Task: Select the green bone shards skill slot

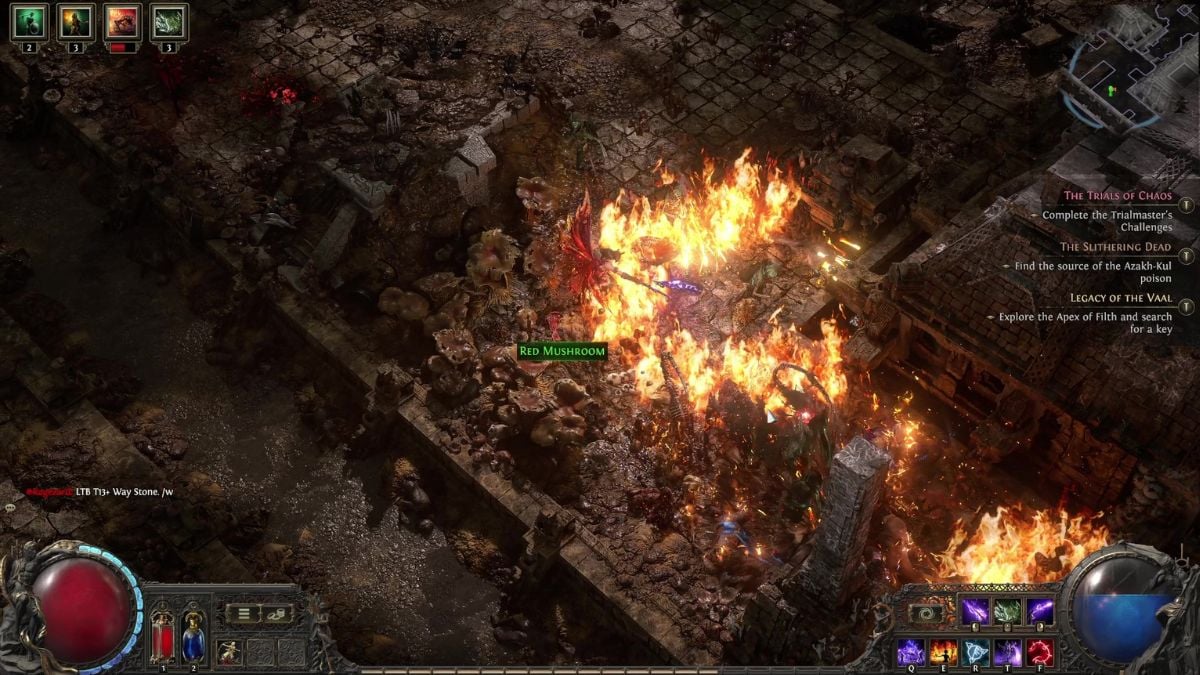Action: coord(1007,611)
